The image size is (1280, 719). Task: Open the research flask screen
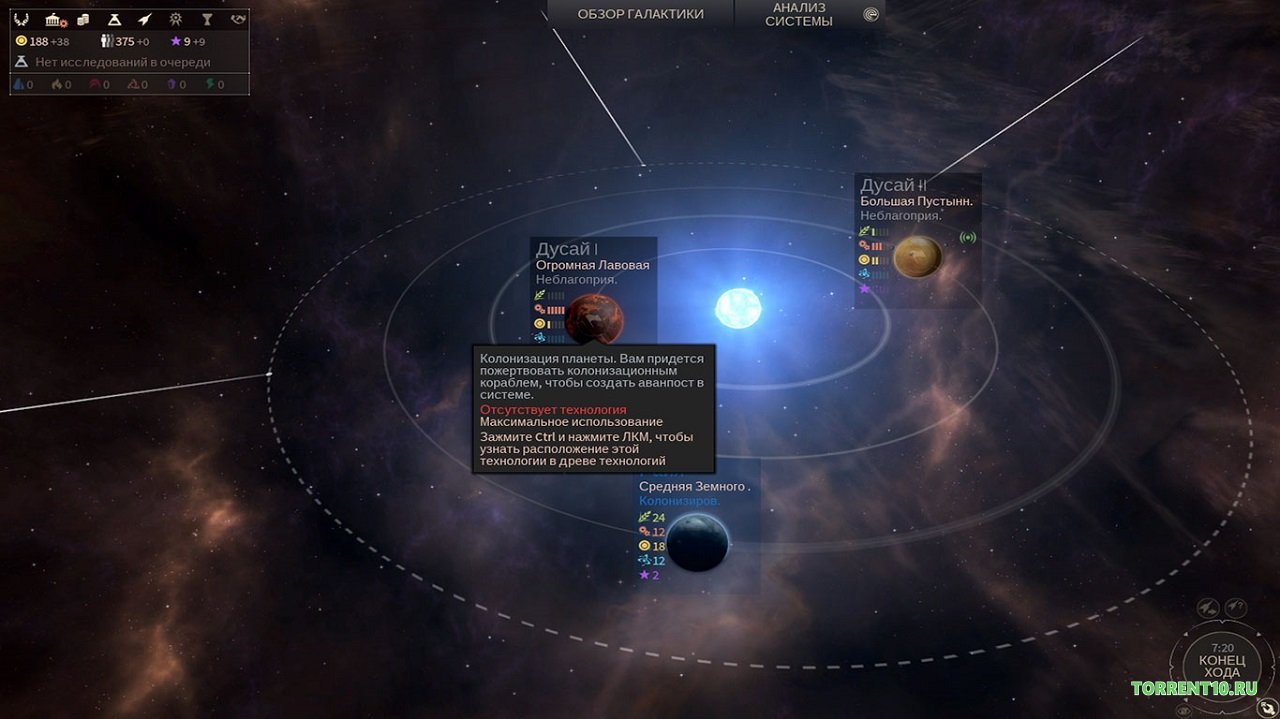(x=114, y=19)
